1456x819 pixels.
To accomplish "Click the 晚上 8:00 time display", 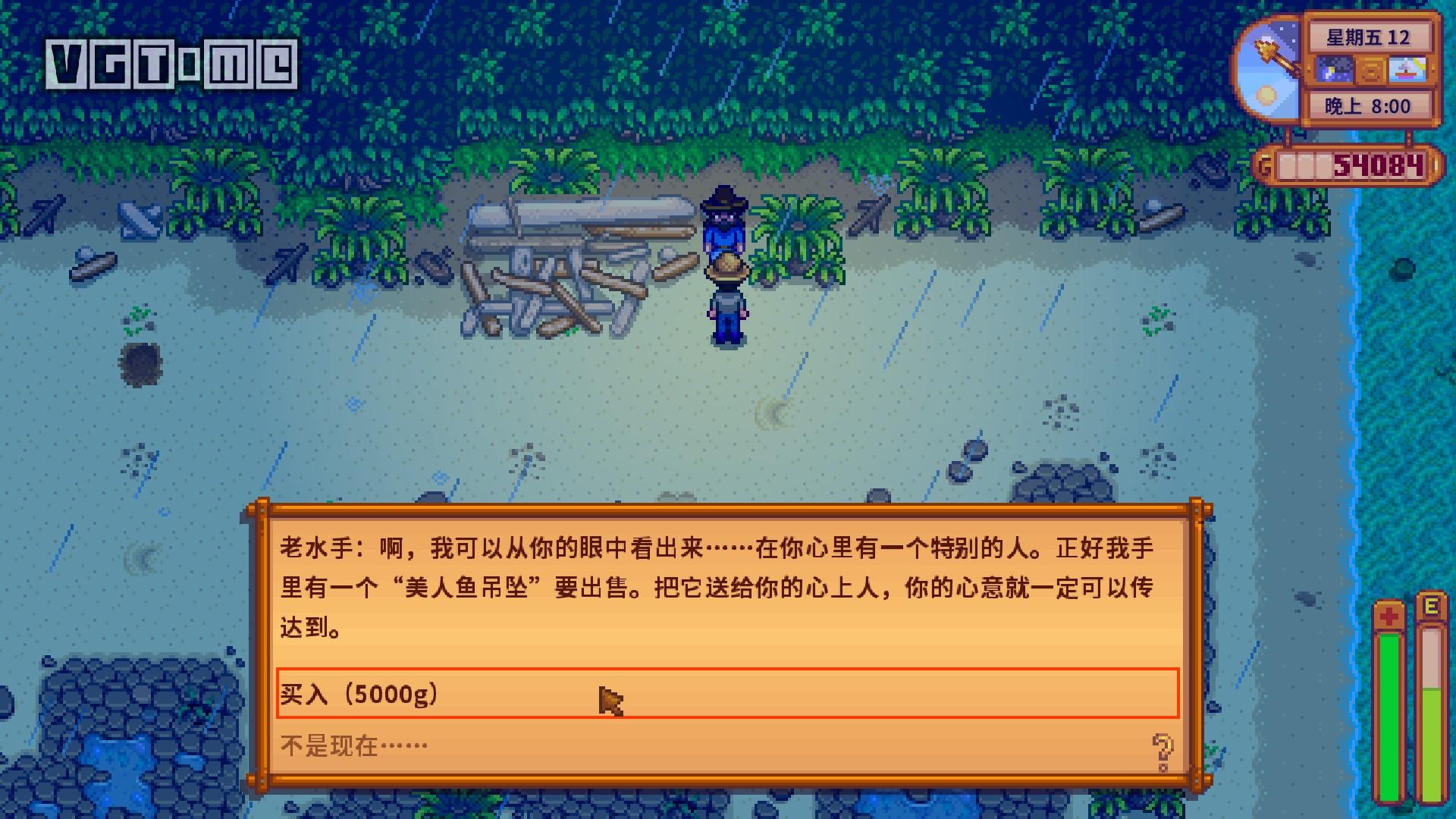I will (x=1368, y=105).
